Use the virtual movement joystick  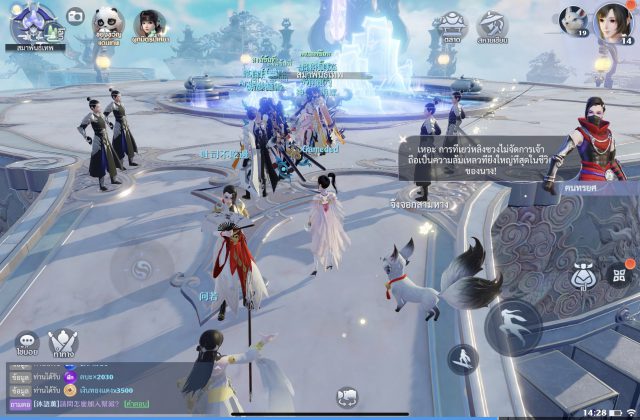coord(143,272)
